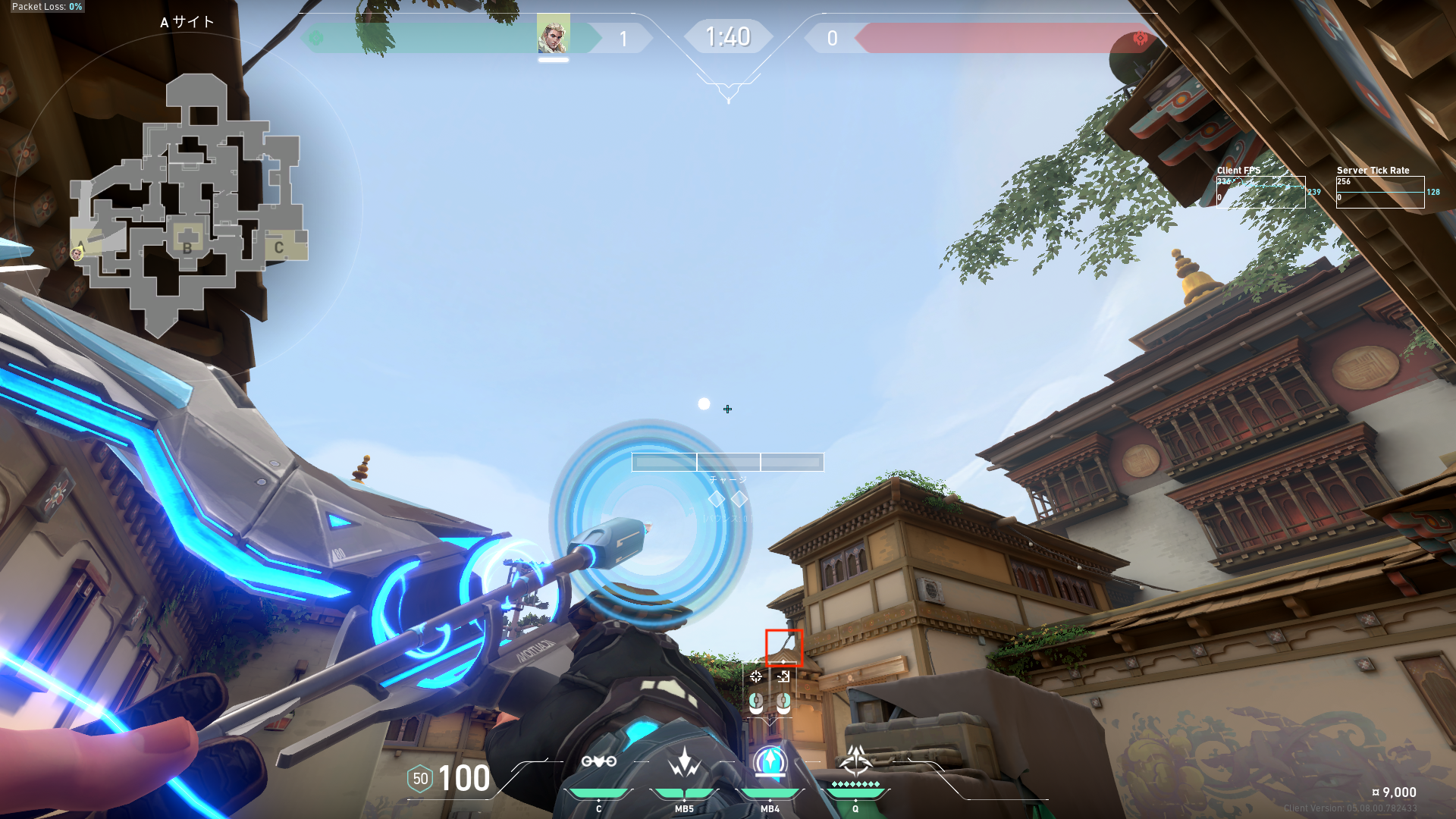Click the Server Tick Rate graph

click(x=1379, y=192)
